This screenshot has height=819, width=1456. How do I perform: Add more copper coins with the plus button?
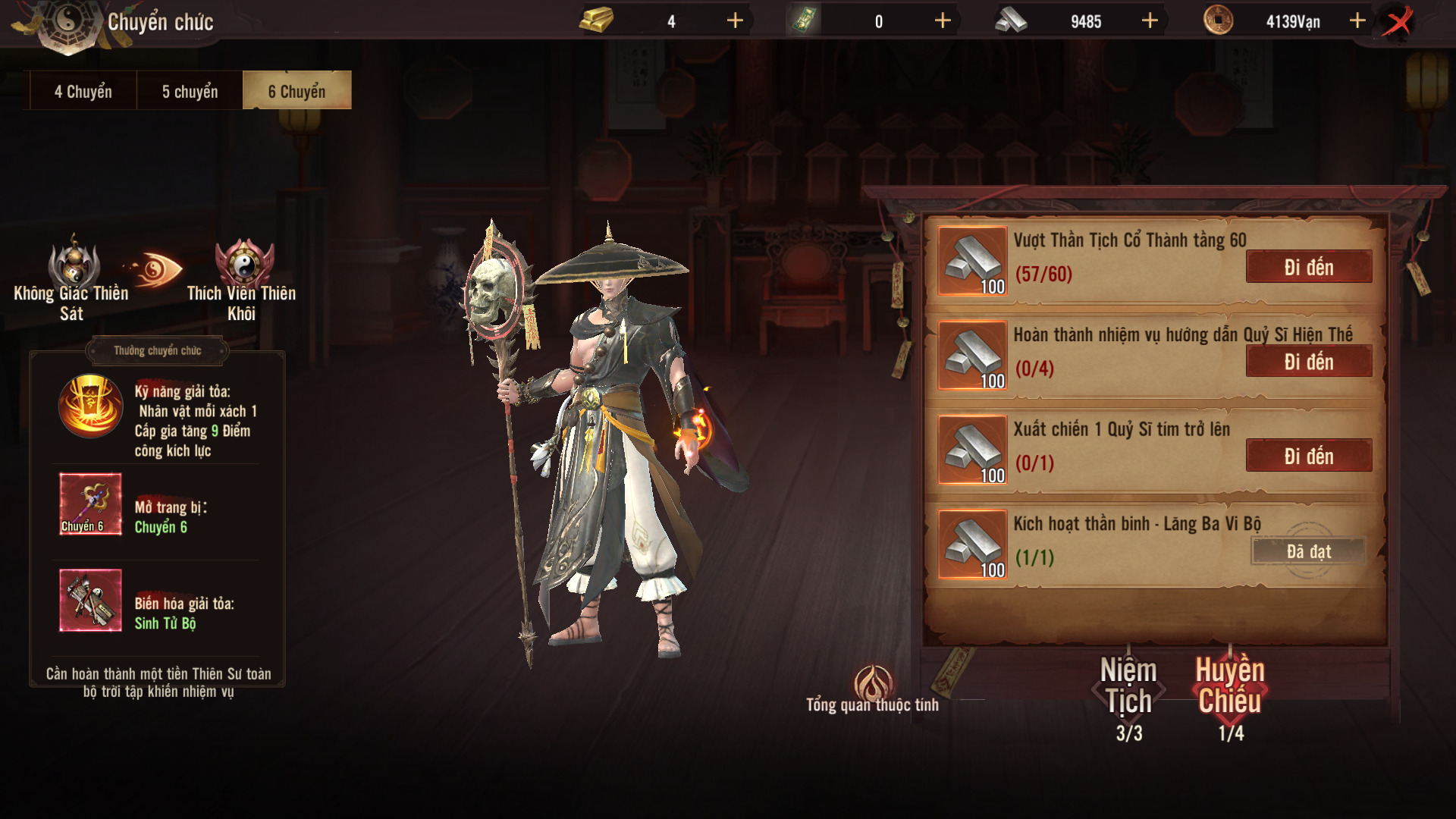click(x=1357, y=21)
